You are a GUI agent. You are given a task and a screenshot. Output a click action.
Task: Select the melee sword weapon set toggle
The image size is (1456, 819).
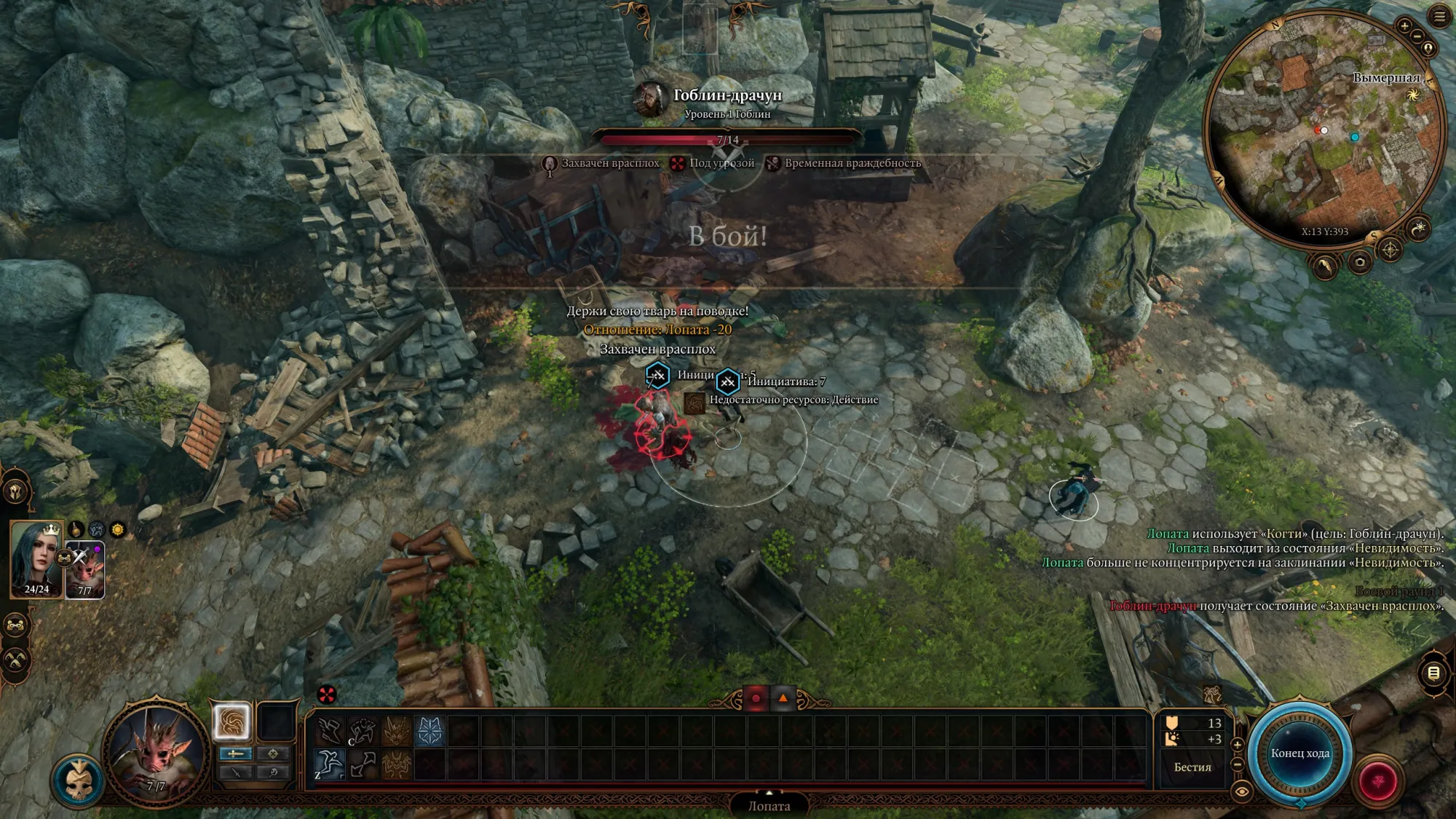tap(235, 754)
